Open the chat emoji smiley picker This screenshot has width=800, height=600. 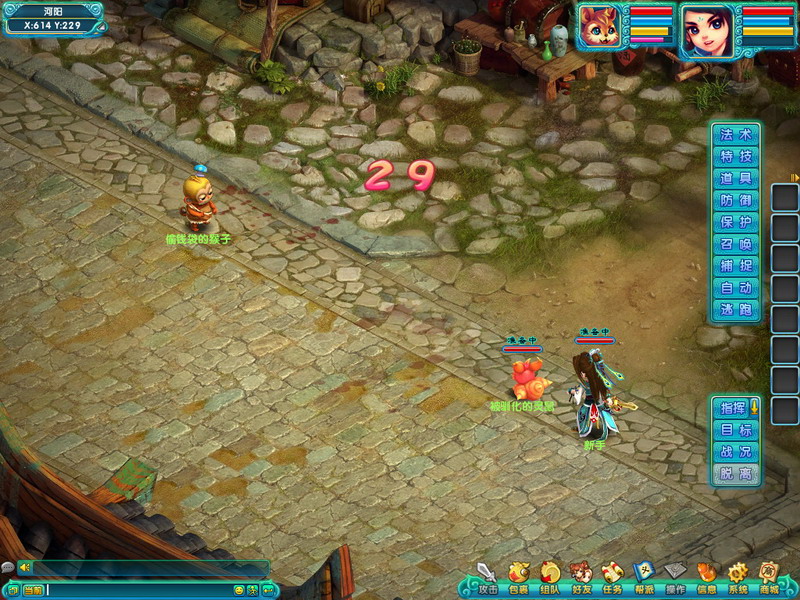(239, 591)
